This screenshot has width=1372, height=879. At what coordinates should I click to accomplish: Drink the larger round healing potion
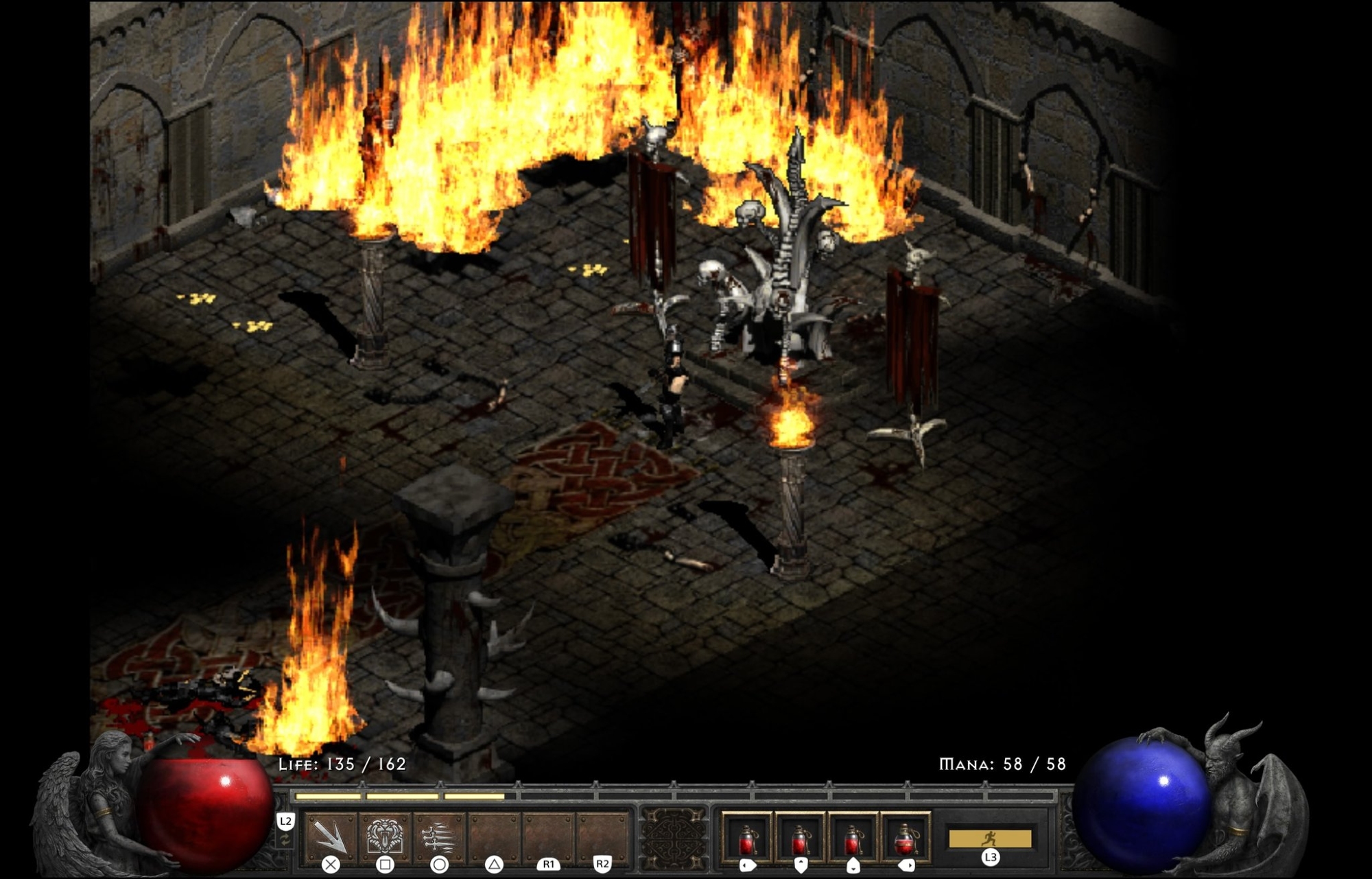coord(906,838)
